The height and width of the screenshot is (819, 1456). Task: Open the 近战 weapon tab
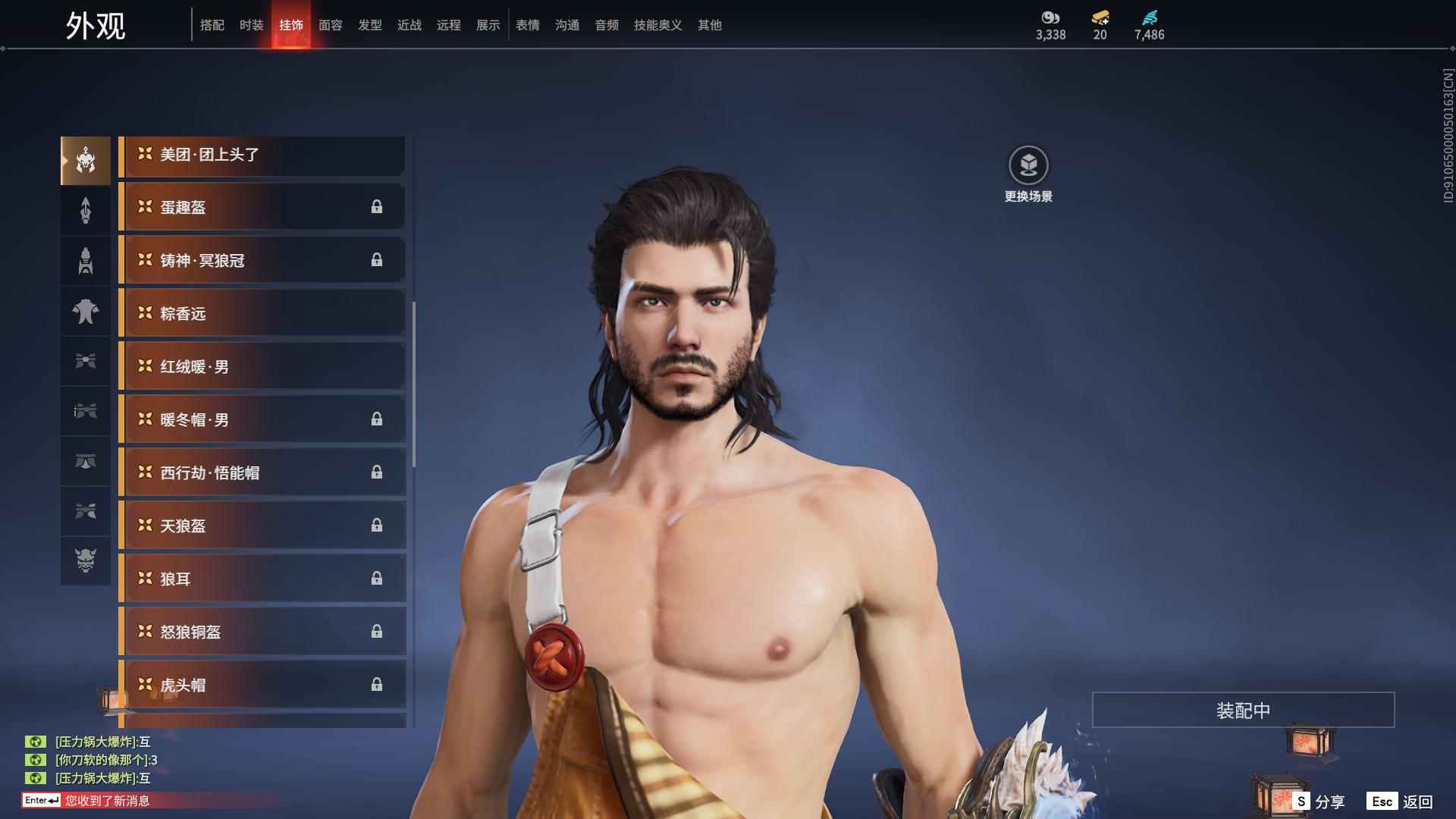coord(409,25)
